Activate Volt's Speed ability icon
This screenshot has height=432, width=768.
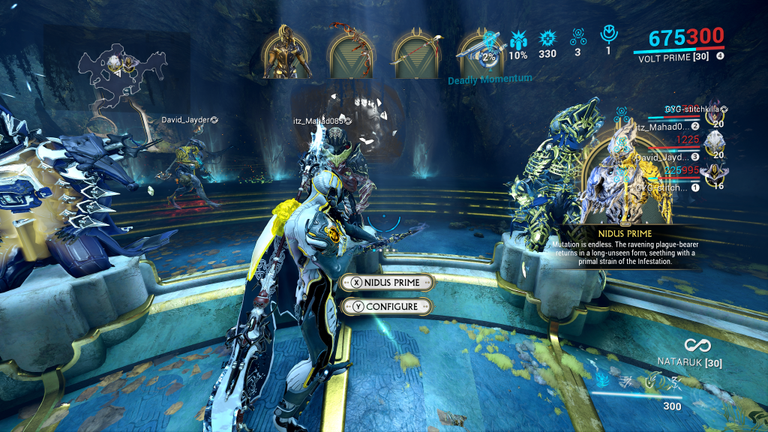coord(629,381)
